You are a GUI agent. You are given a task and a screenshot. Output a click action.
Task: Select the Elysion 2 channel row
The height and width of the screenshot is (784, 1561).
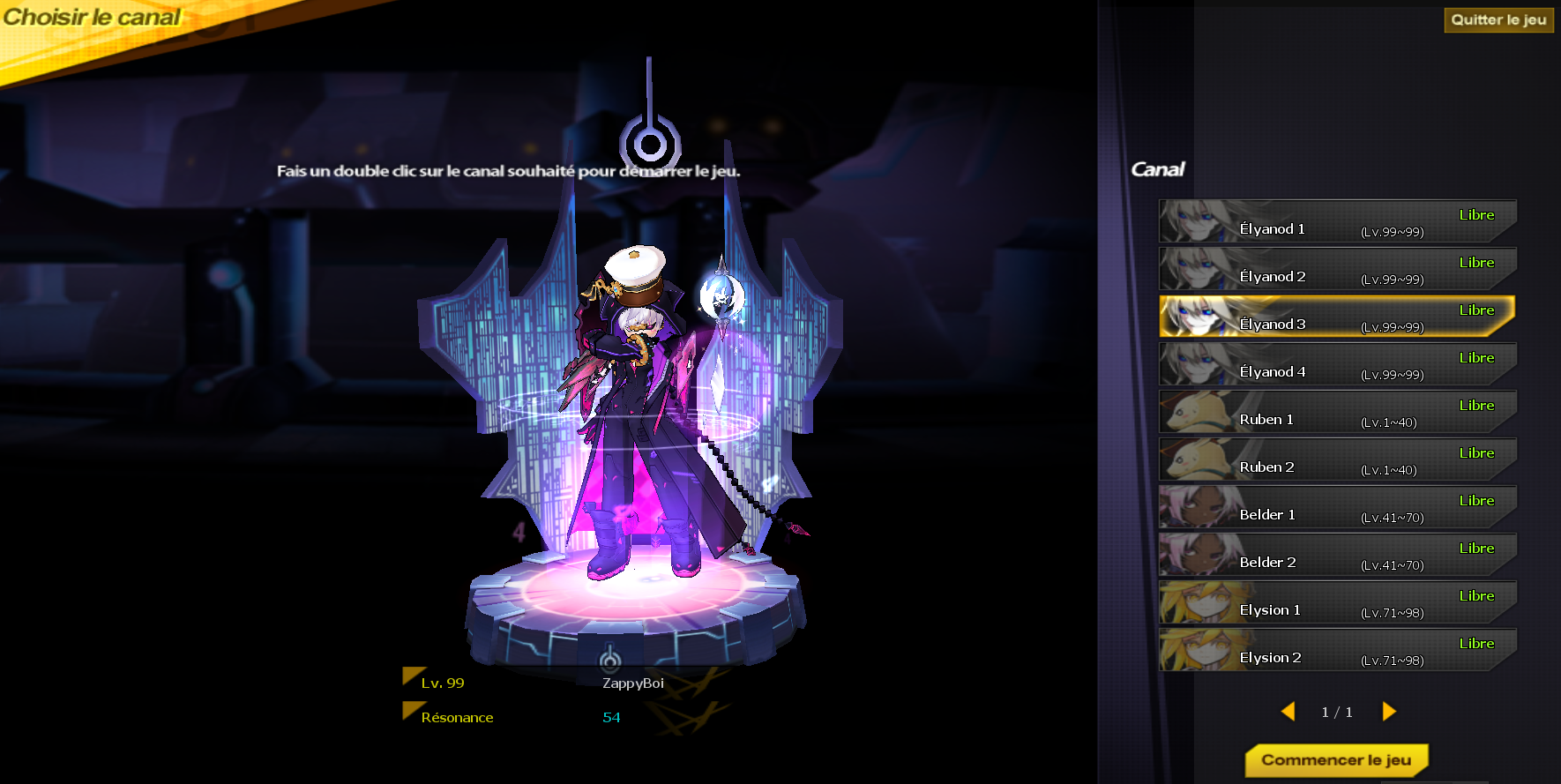click(1336, 650)
